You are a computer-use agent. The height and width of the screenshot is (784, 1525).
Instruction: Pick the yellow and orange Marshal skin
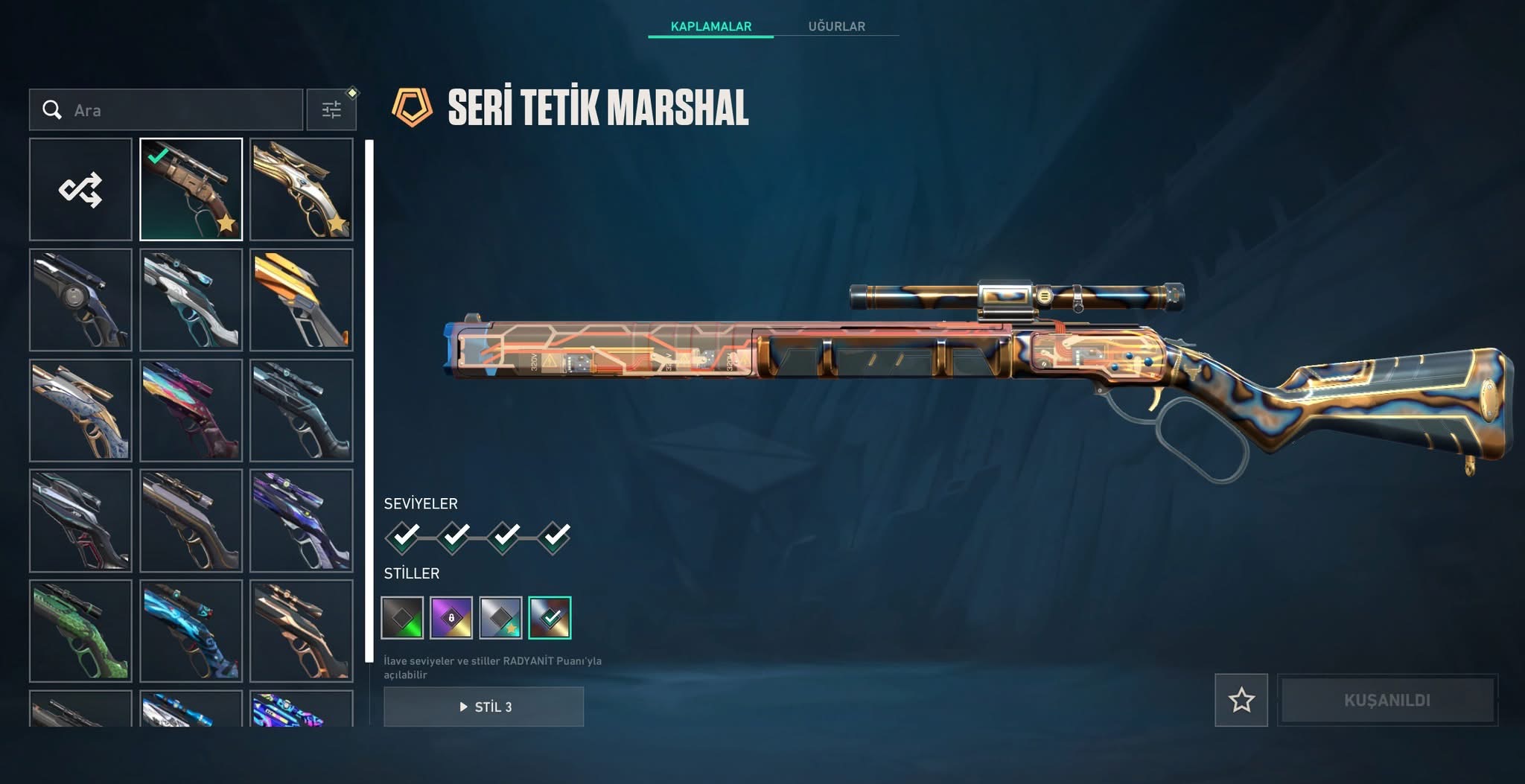301,299
